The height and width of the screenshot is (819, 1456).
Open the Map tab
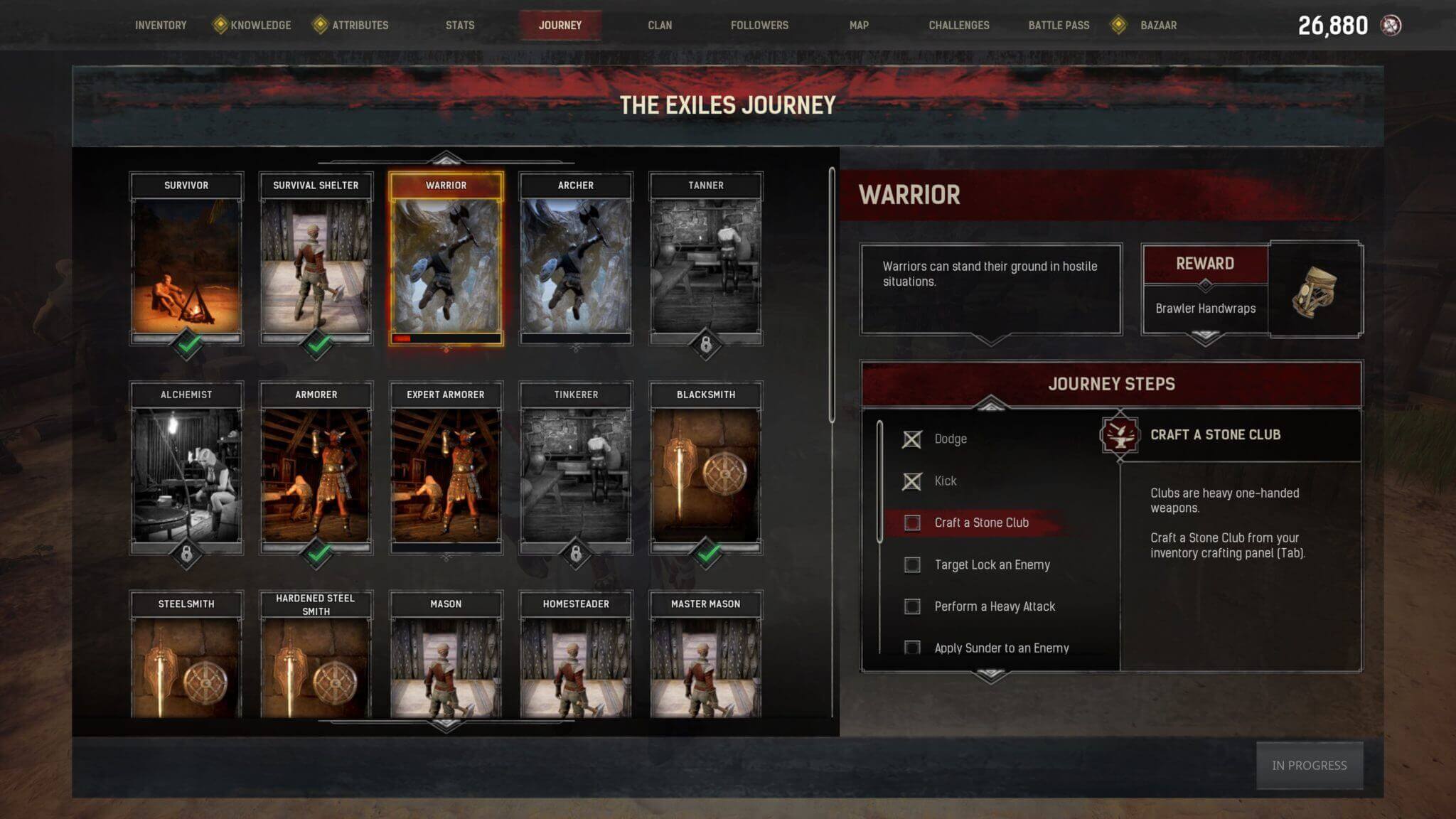pos(859,26)
